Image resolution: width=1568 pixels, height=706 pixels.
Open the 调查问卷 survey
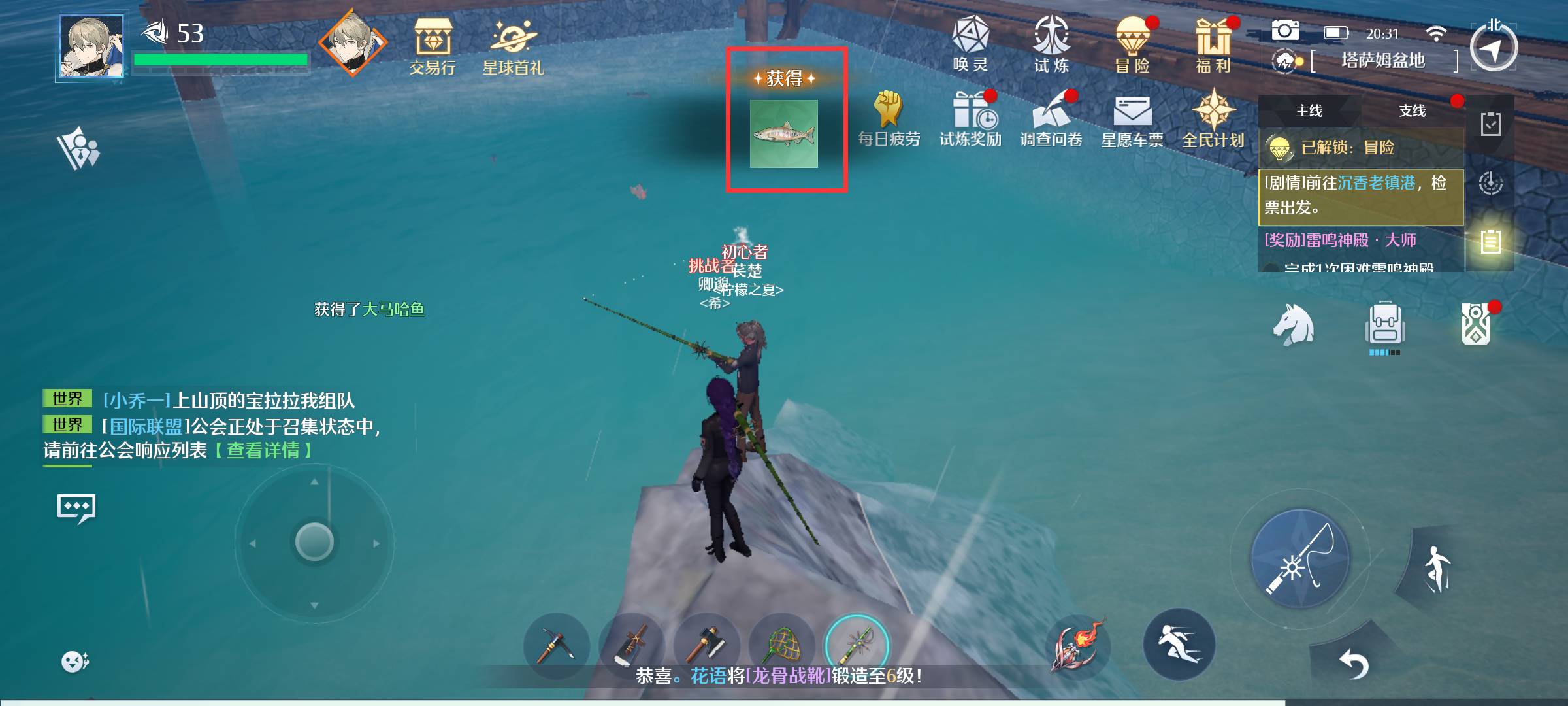point(1051,118)
